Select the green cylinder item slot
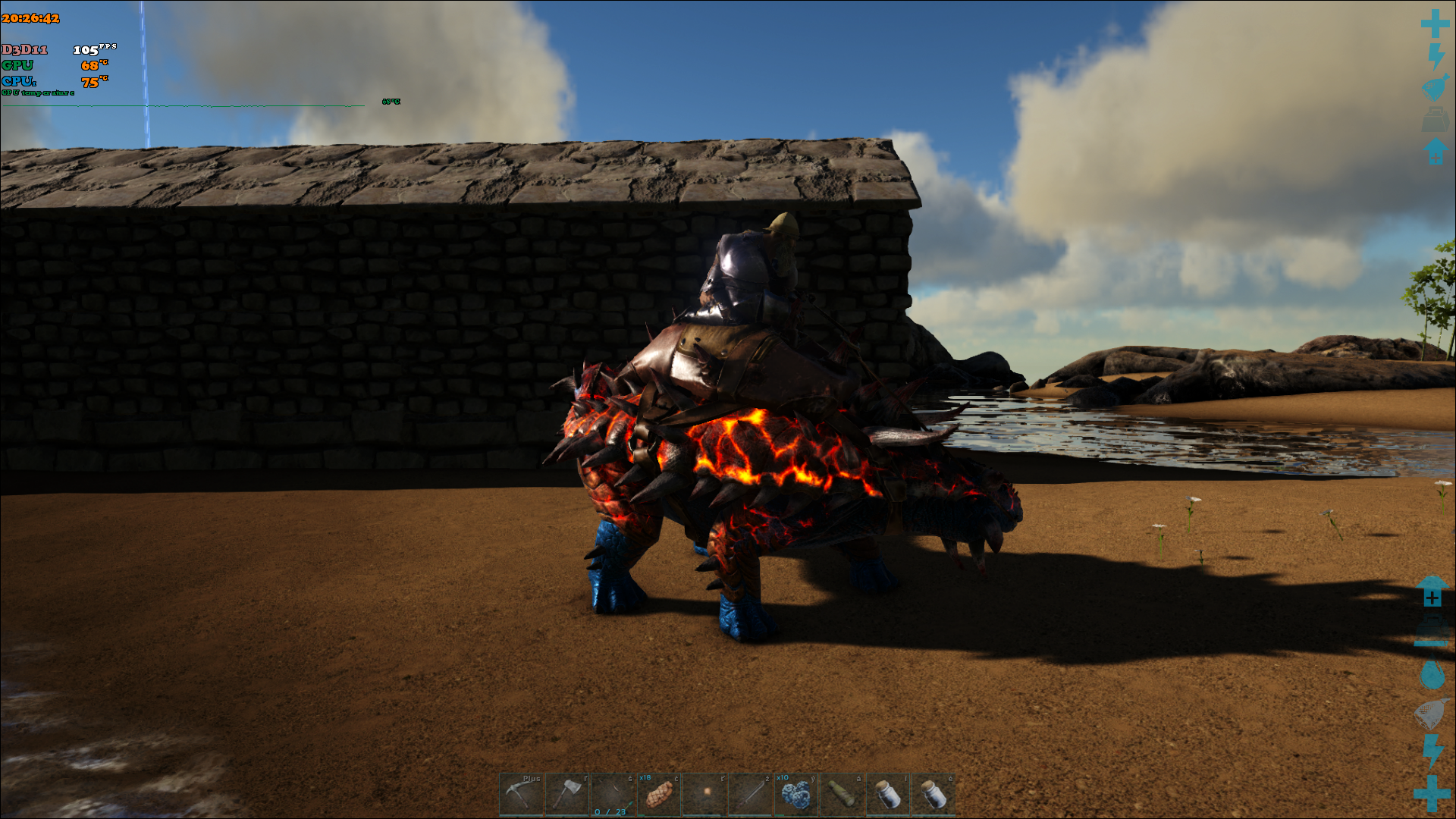The image size is (1456, 819). pos(842,794)
